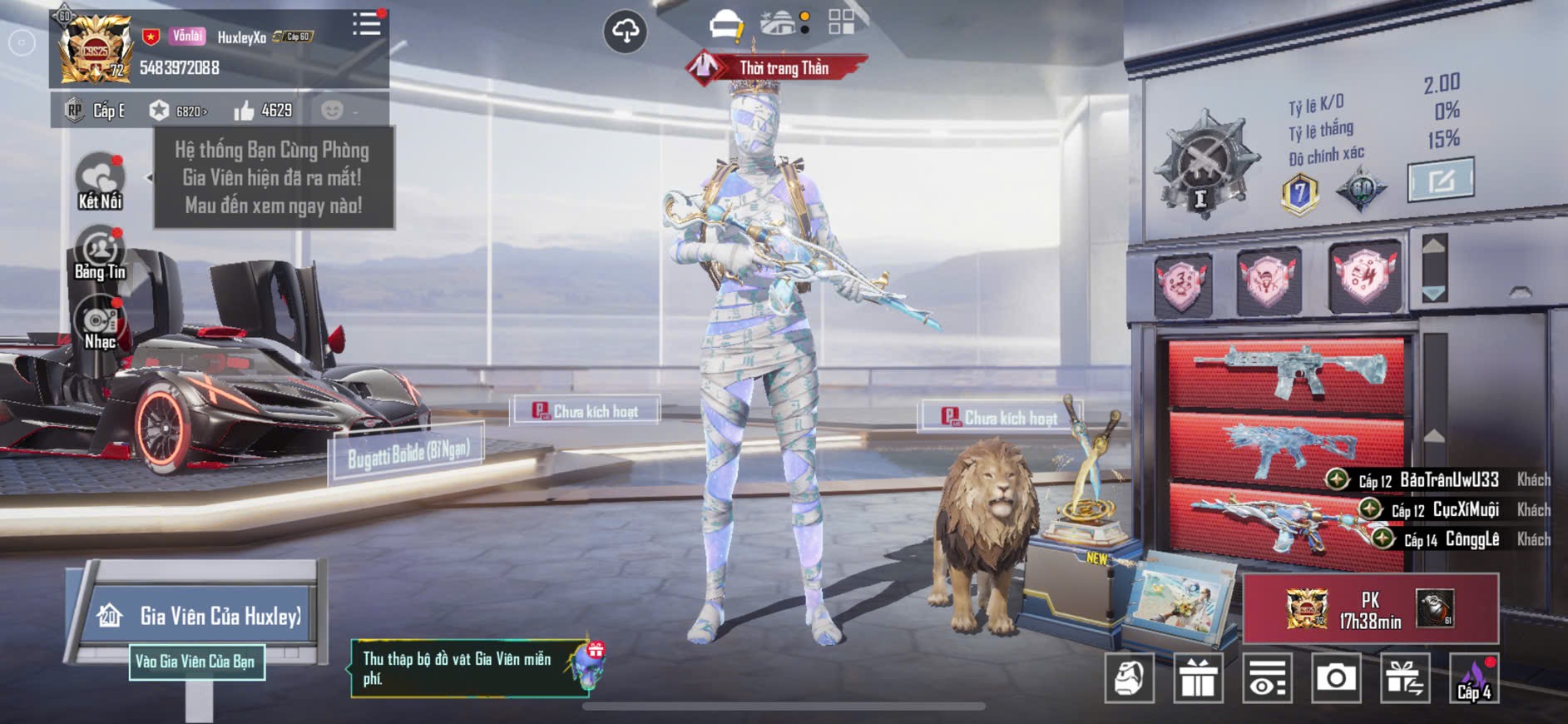Open the grid layout icon
The width and height of the screenshot is (1568, 724).
(841, 22)
